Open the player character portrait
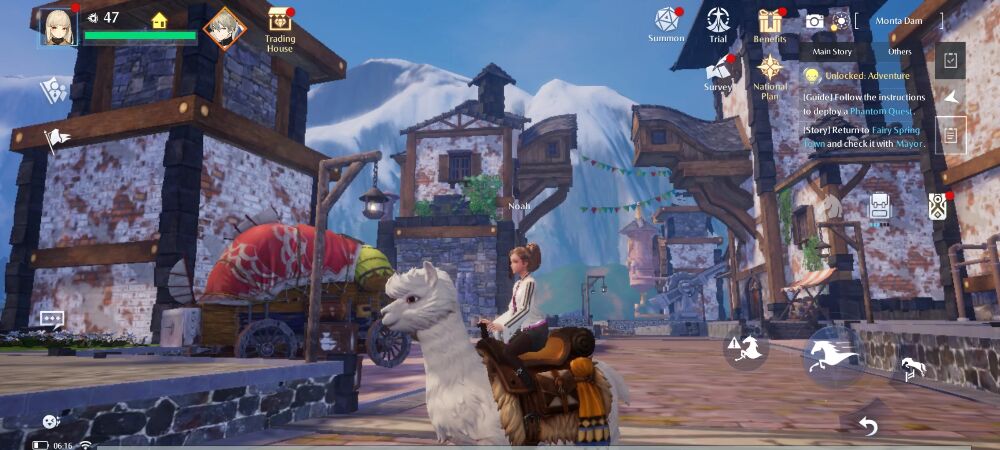 pyautogui.click(x=58, y=27)
